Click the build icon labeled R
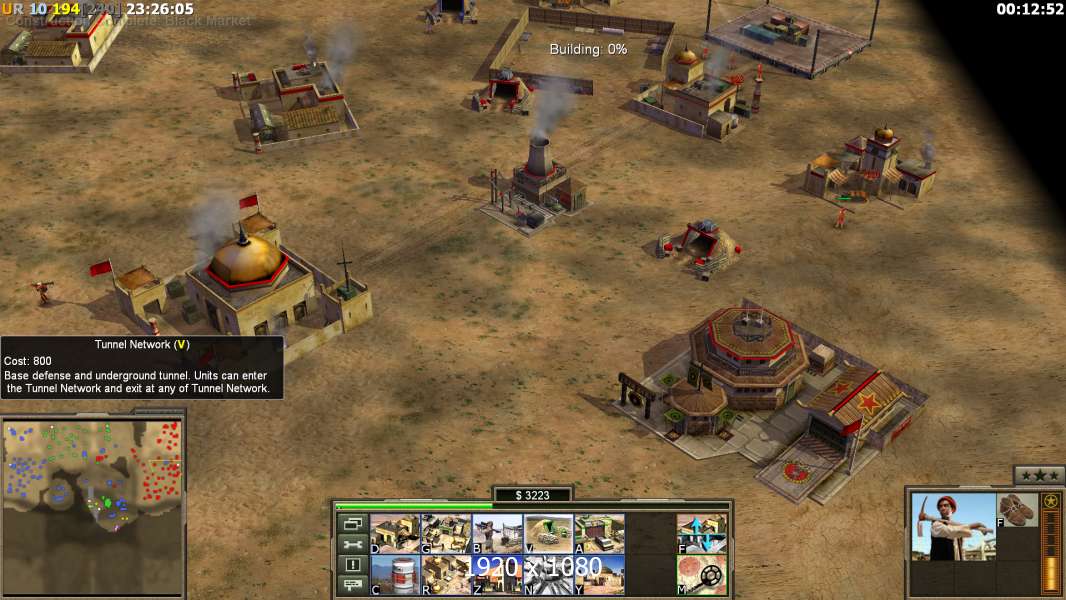This screenshot has width=1066, height=600. point(446,574)
